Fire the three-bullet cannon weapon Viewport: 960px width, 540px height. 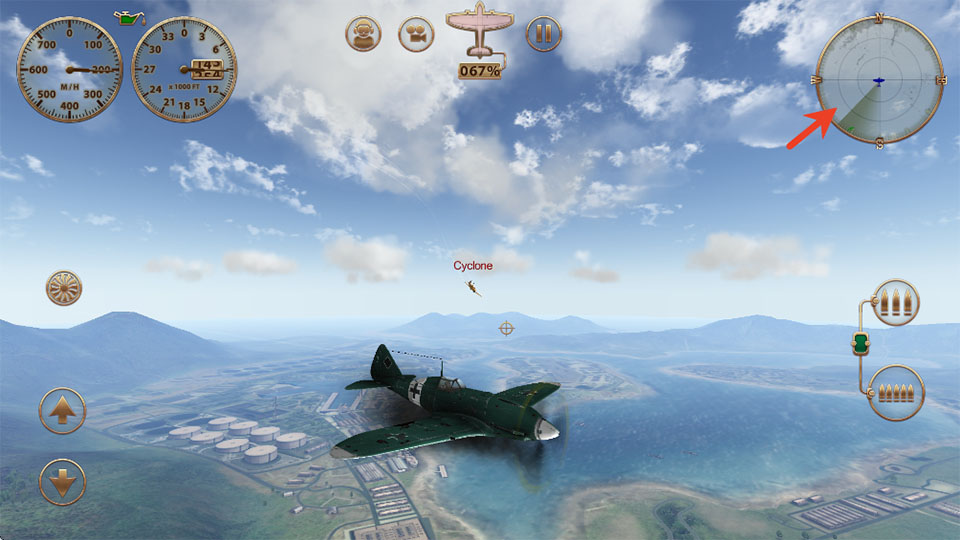(x=895, y=302)
